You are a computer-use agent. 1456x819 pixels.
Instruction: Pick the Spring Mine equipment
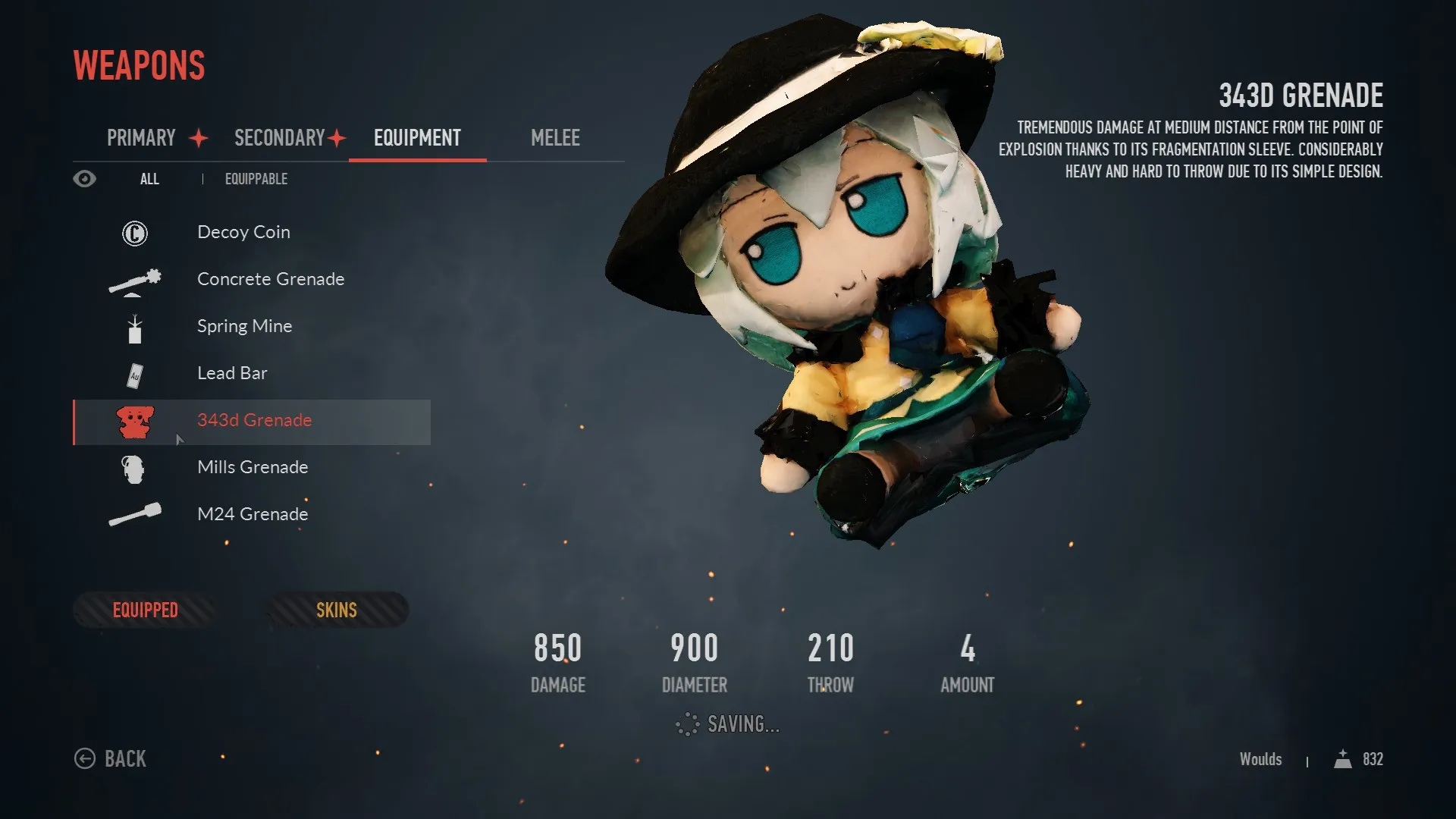click(x=244, y=326)
